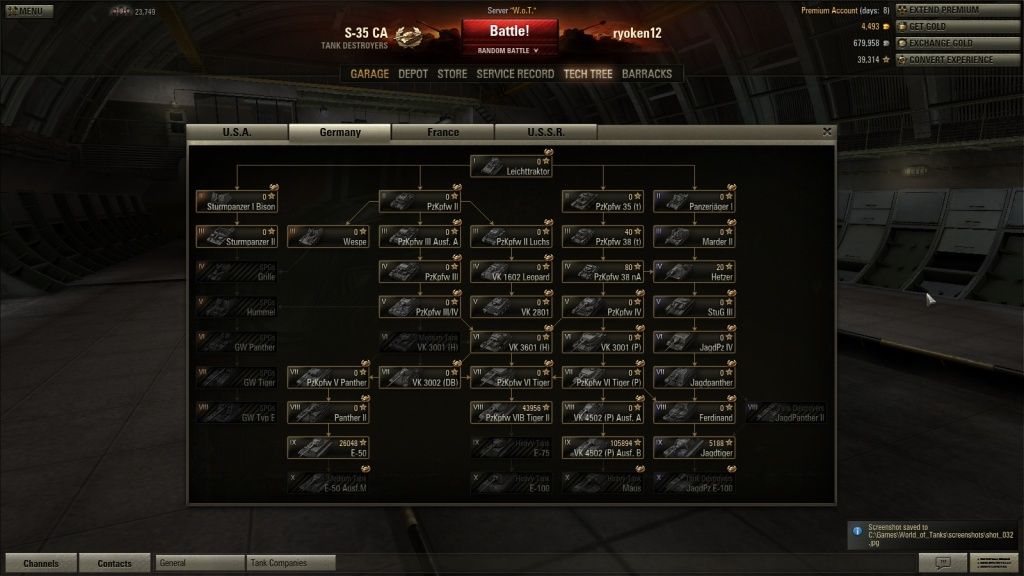Close the tech tree window

[x=827, y=131]
